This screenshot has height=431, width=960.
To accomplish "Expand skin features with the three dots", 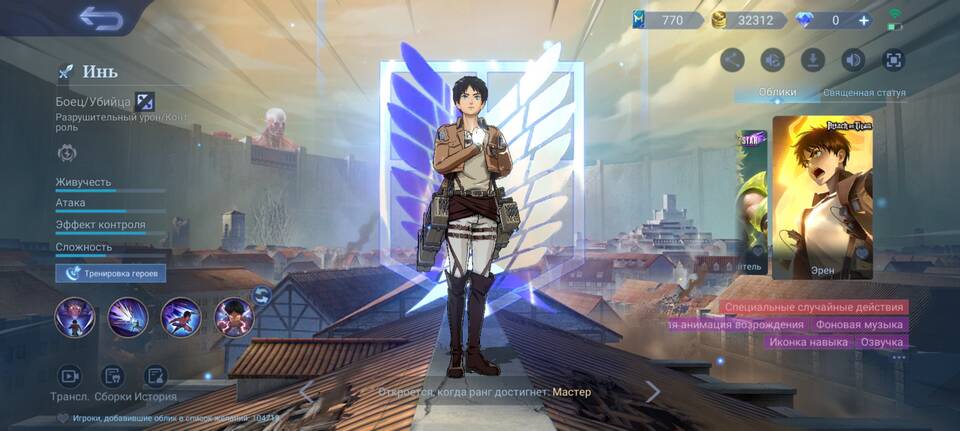I will tap(898, 357).
